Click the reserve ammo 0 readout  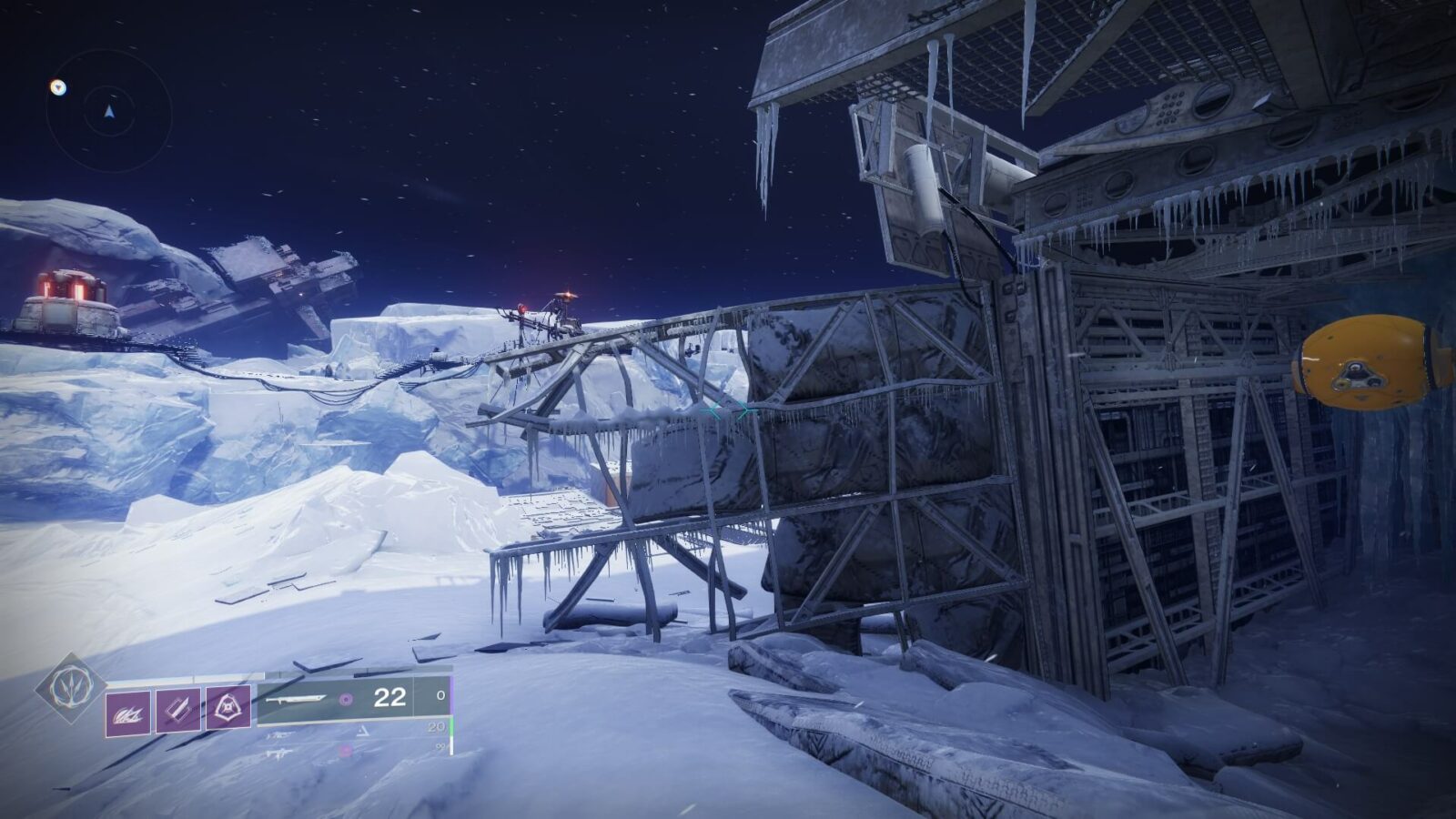click(x=441, y=695)
